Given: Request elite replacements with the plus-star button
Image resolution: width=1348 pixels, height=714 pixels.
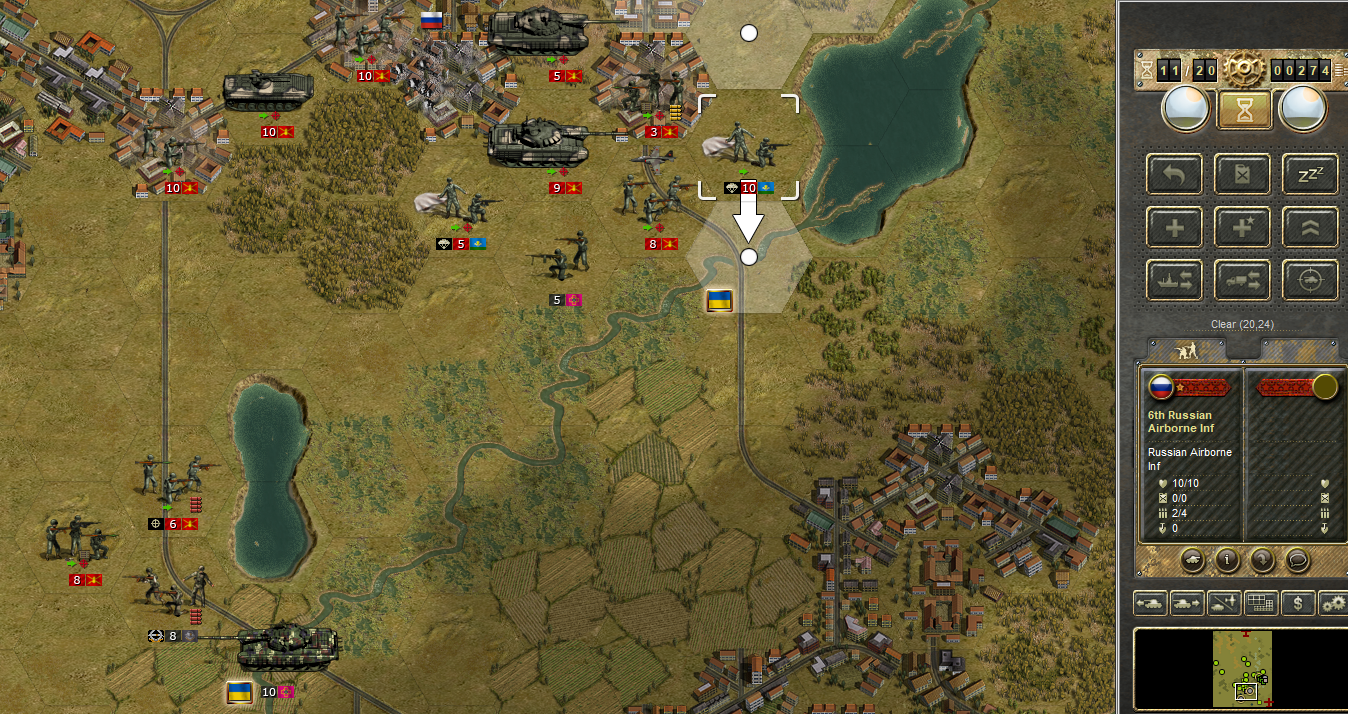Looking at the screenshot, I should [1244, 227].
